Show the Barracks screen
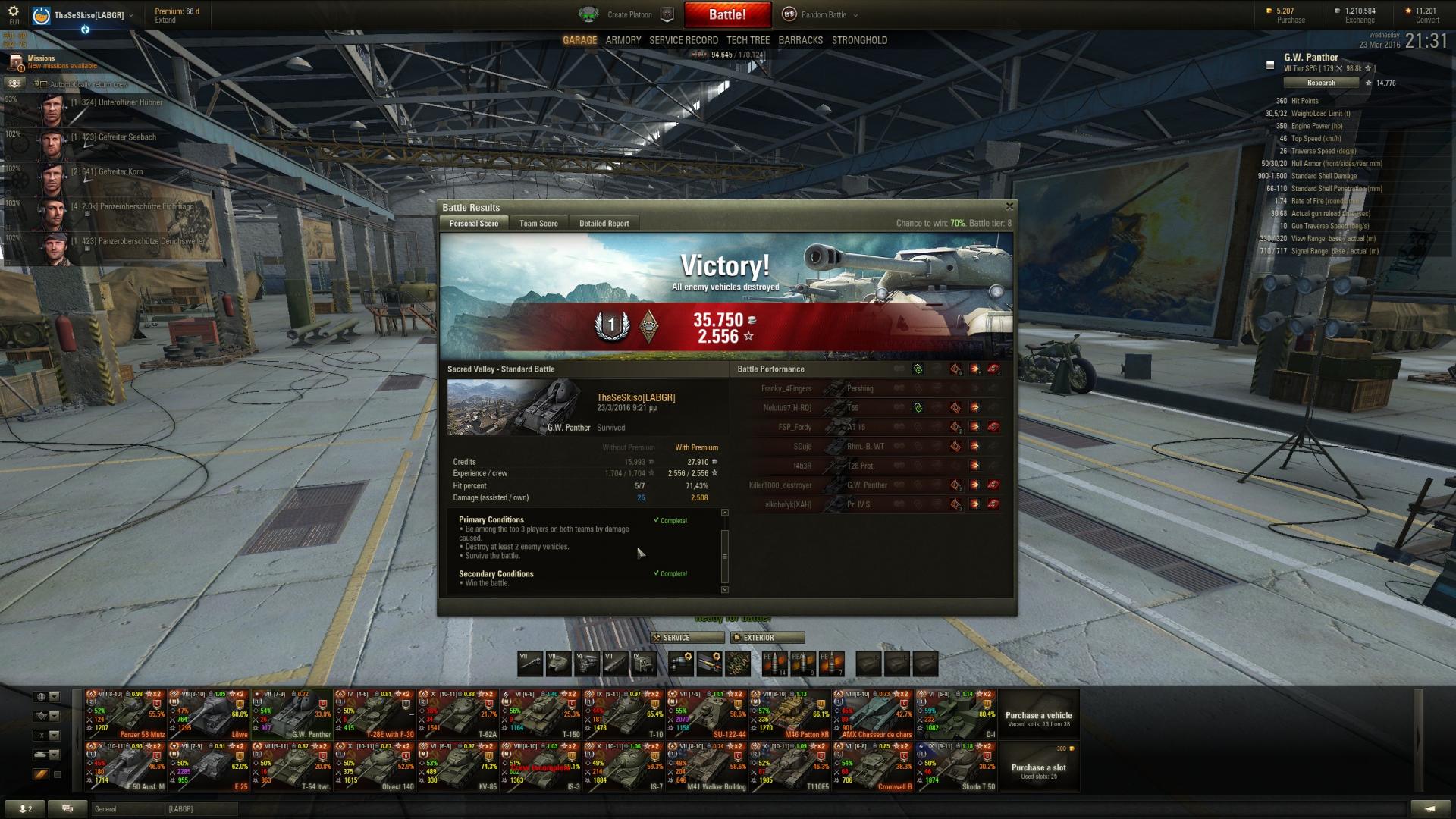 click(800, 40)
